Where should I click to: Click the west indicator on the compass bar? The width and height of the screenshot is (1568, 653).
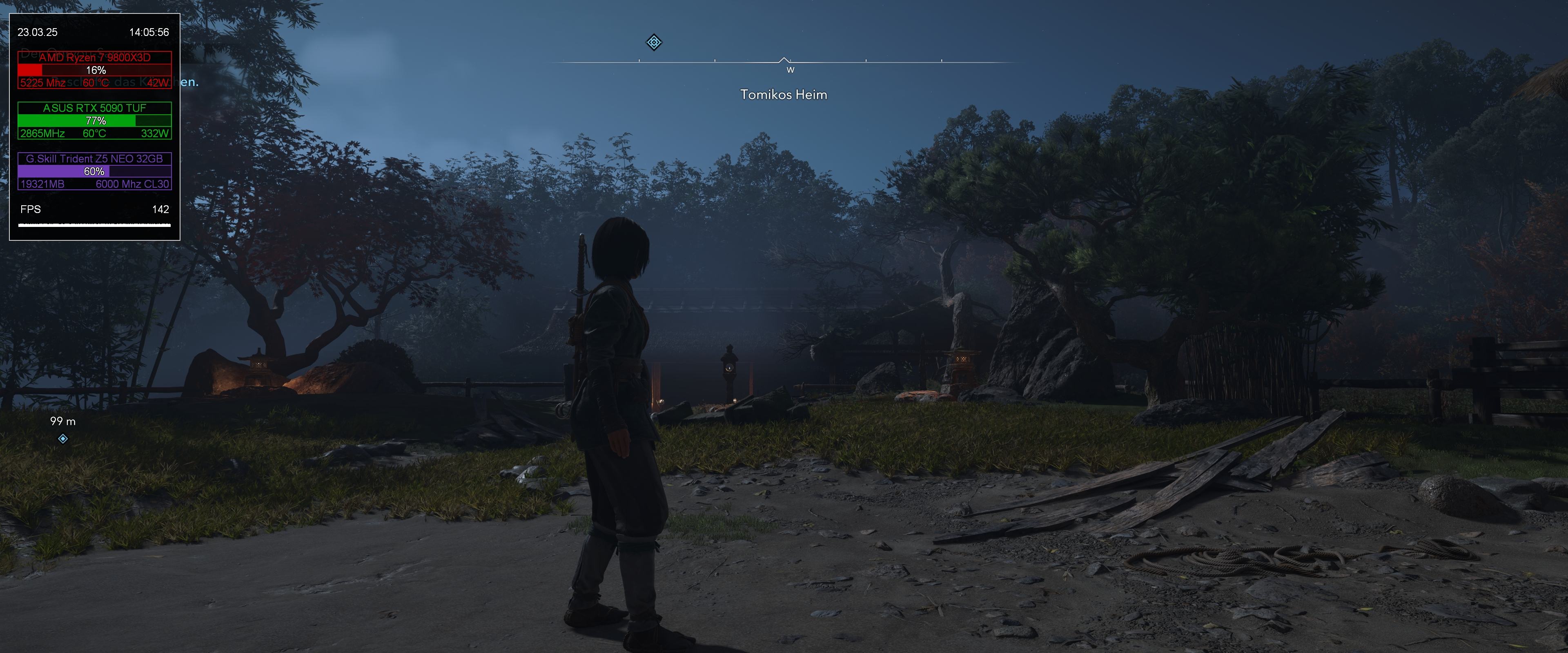[x=790, y=69]
